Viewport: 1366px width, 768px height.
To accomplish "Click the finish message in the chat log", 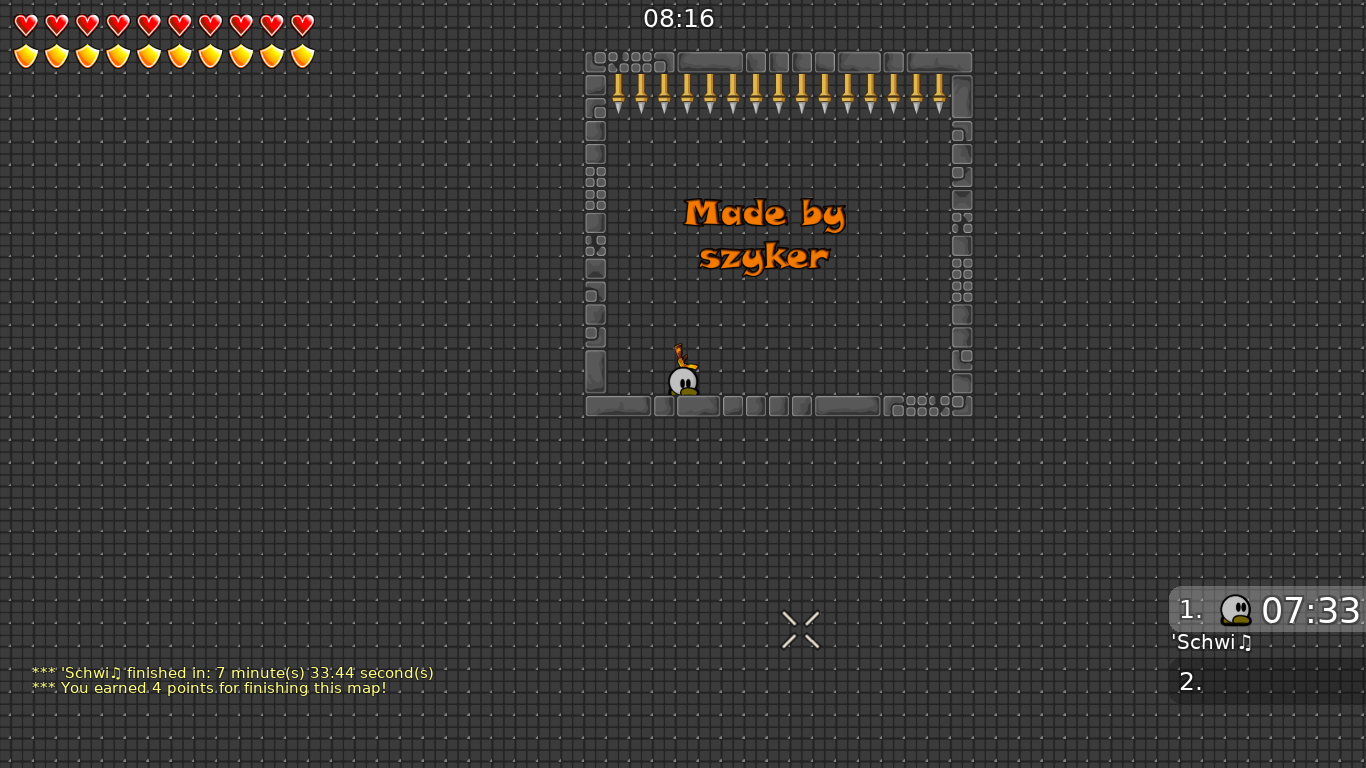I will [232, 672].
